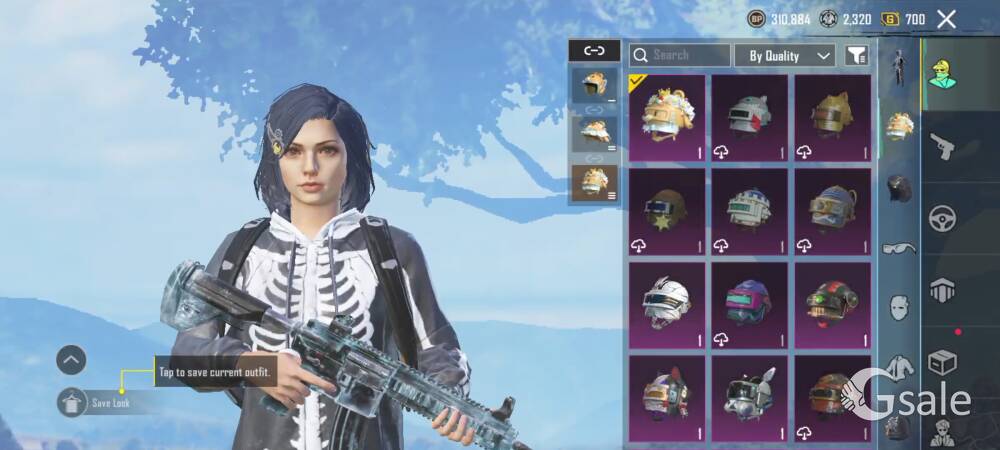This screenshot has height=450, width=1000.
Task: Switch to the glasses subcategory
Action: pos(899,248)
